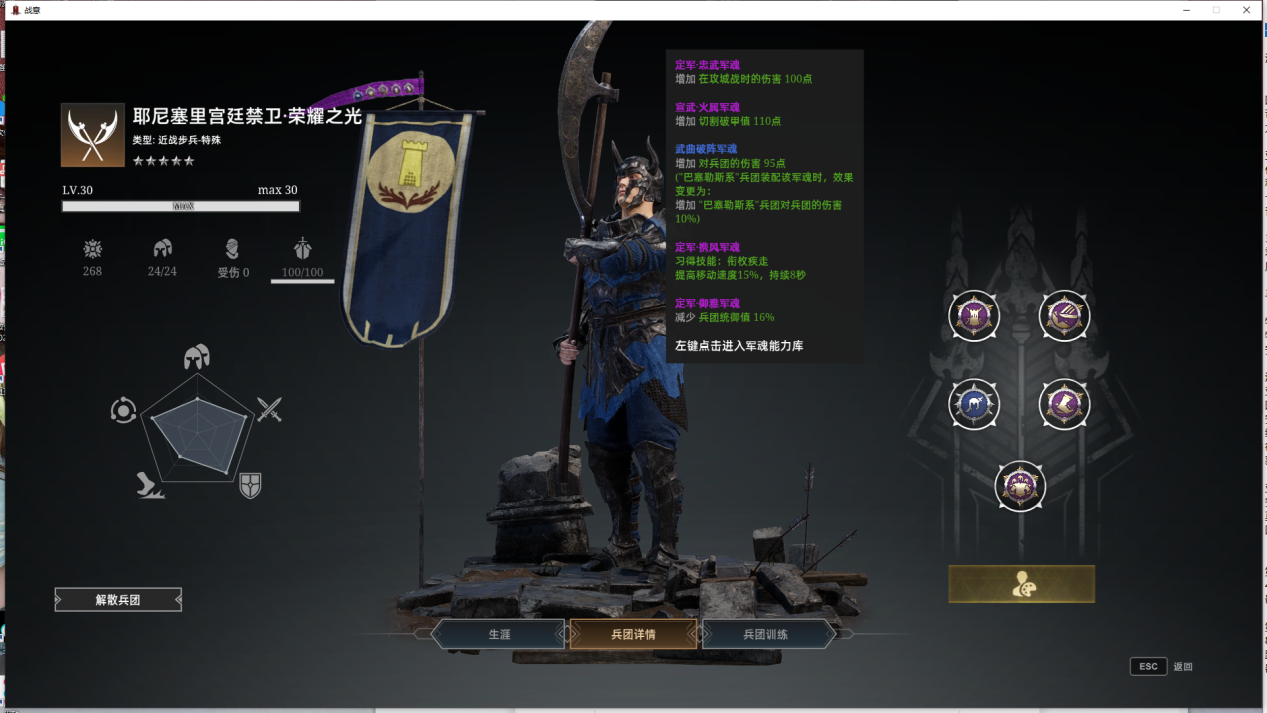Open the 兵团训练 tab
This screenshot has height=713, width=1267.
click(767, 634)
